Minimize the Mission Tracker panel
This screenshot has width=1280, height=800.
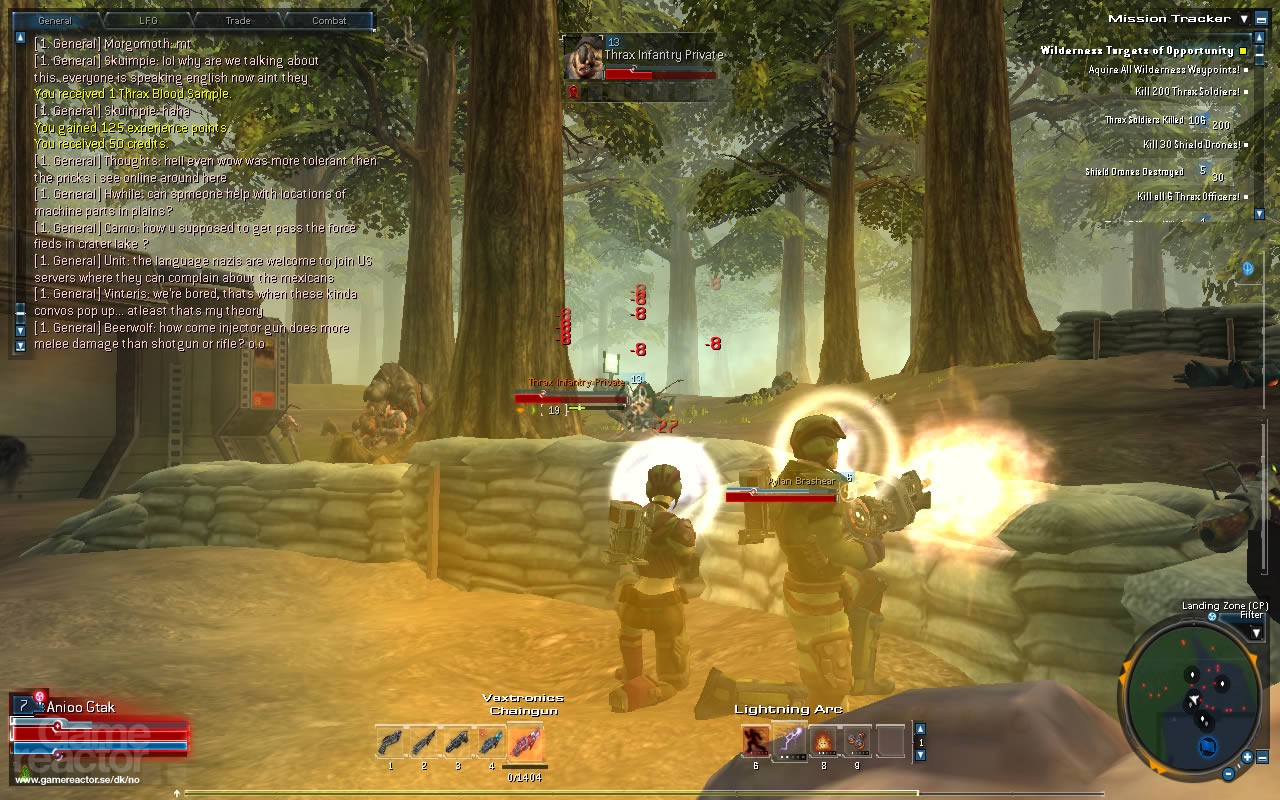click(x=1262, y=18)
